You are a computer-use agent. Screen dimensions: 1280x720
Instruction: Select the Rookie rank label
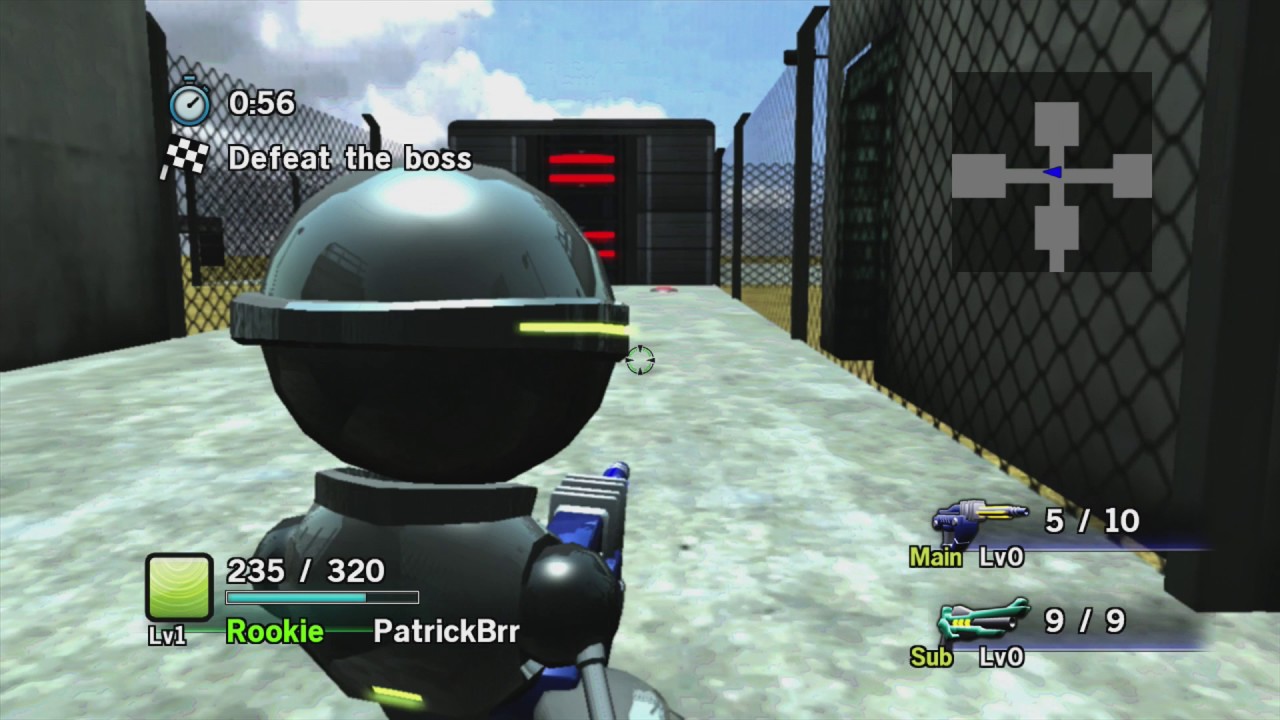(x=274, y=631)
